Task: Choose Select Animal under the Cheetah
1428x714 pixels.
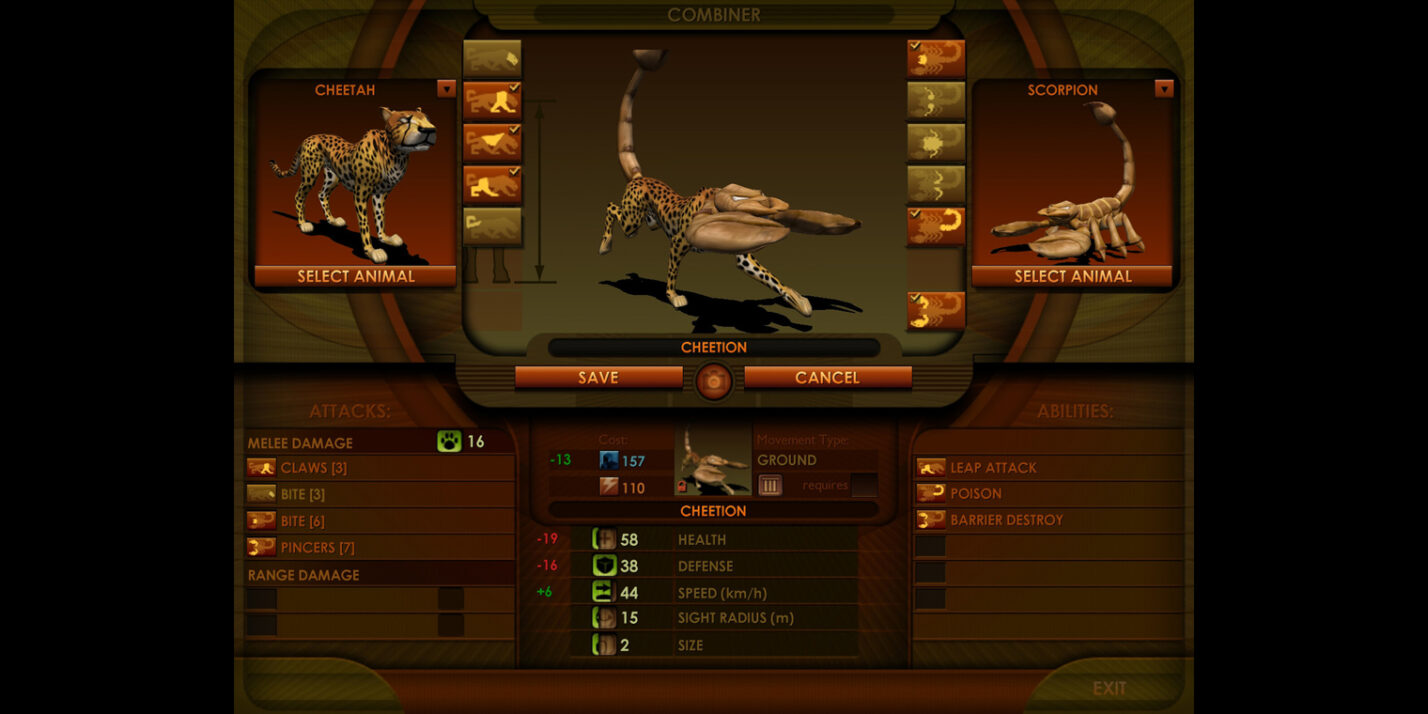Action: click(355, 276)
